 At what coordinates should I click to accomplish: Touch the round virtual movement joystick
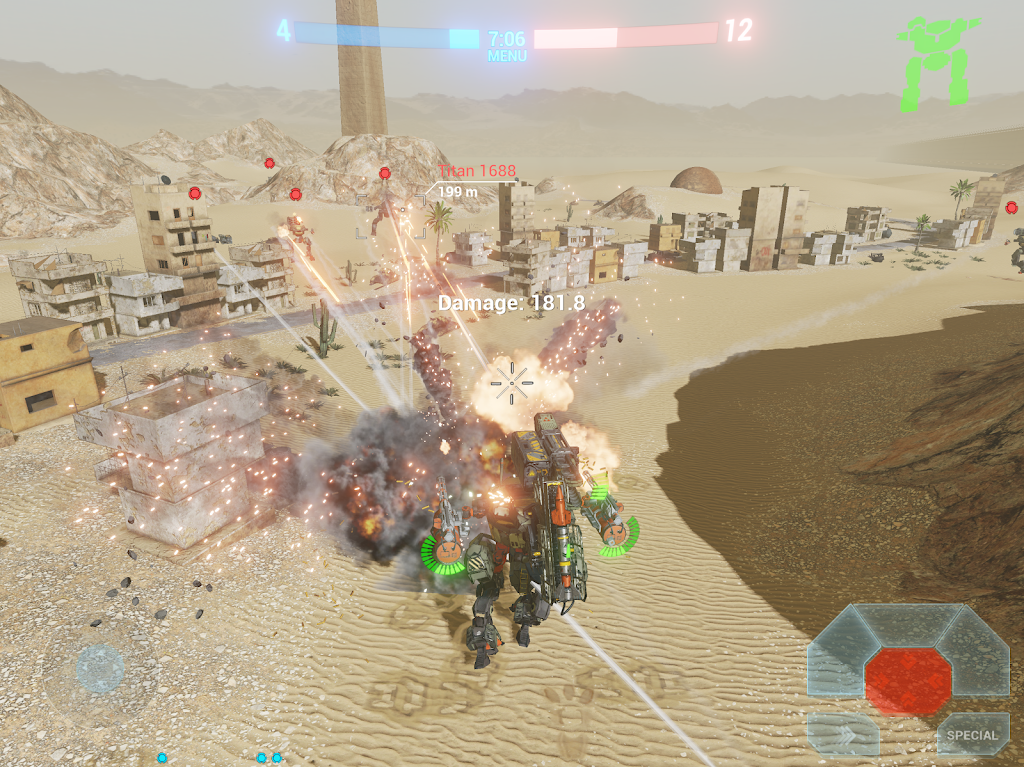[100, 668]
